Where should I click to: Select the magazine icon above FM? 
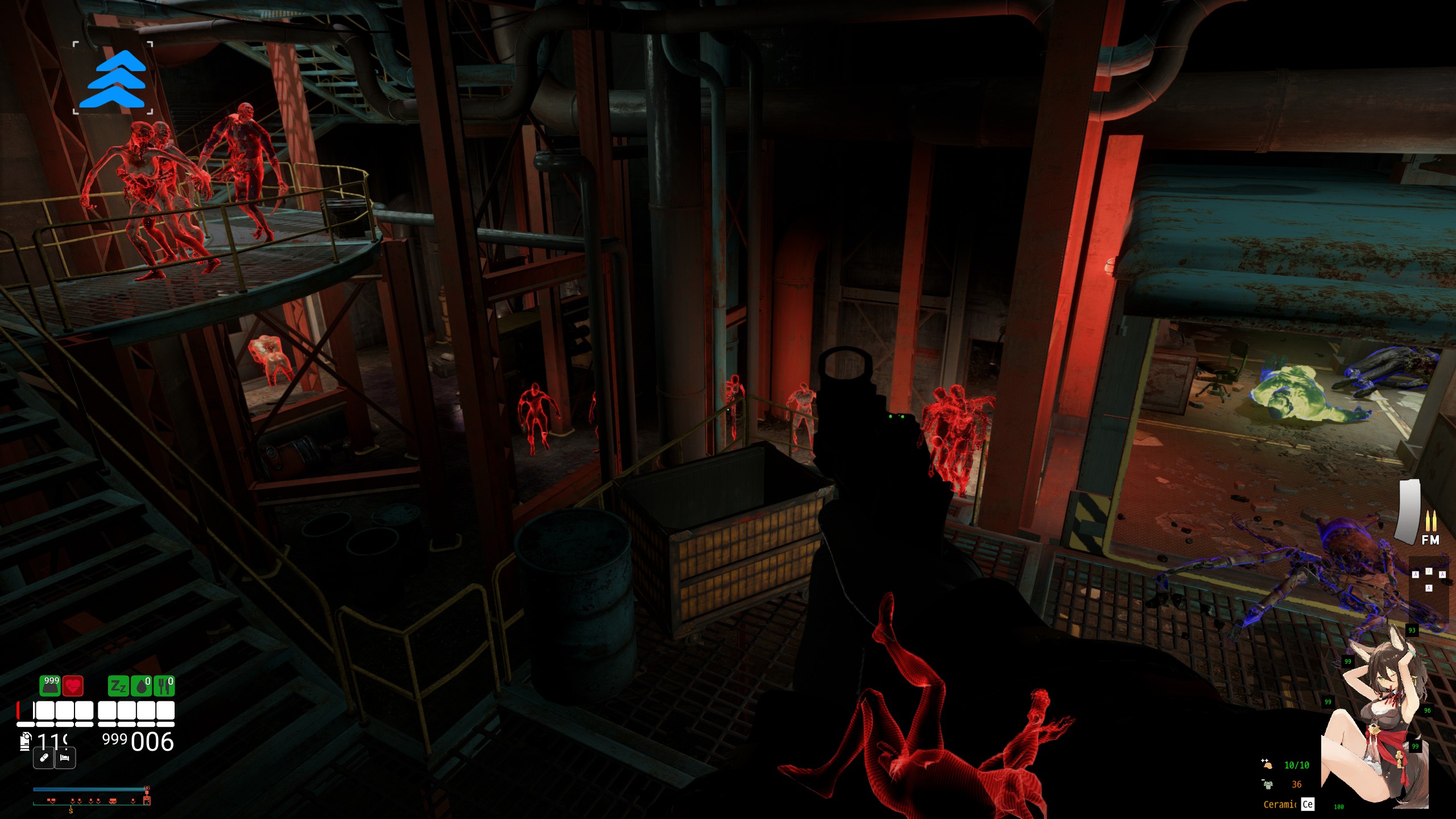(1409, 512)
